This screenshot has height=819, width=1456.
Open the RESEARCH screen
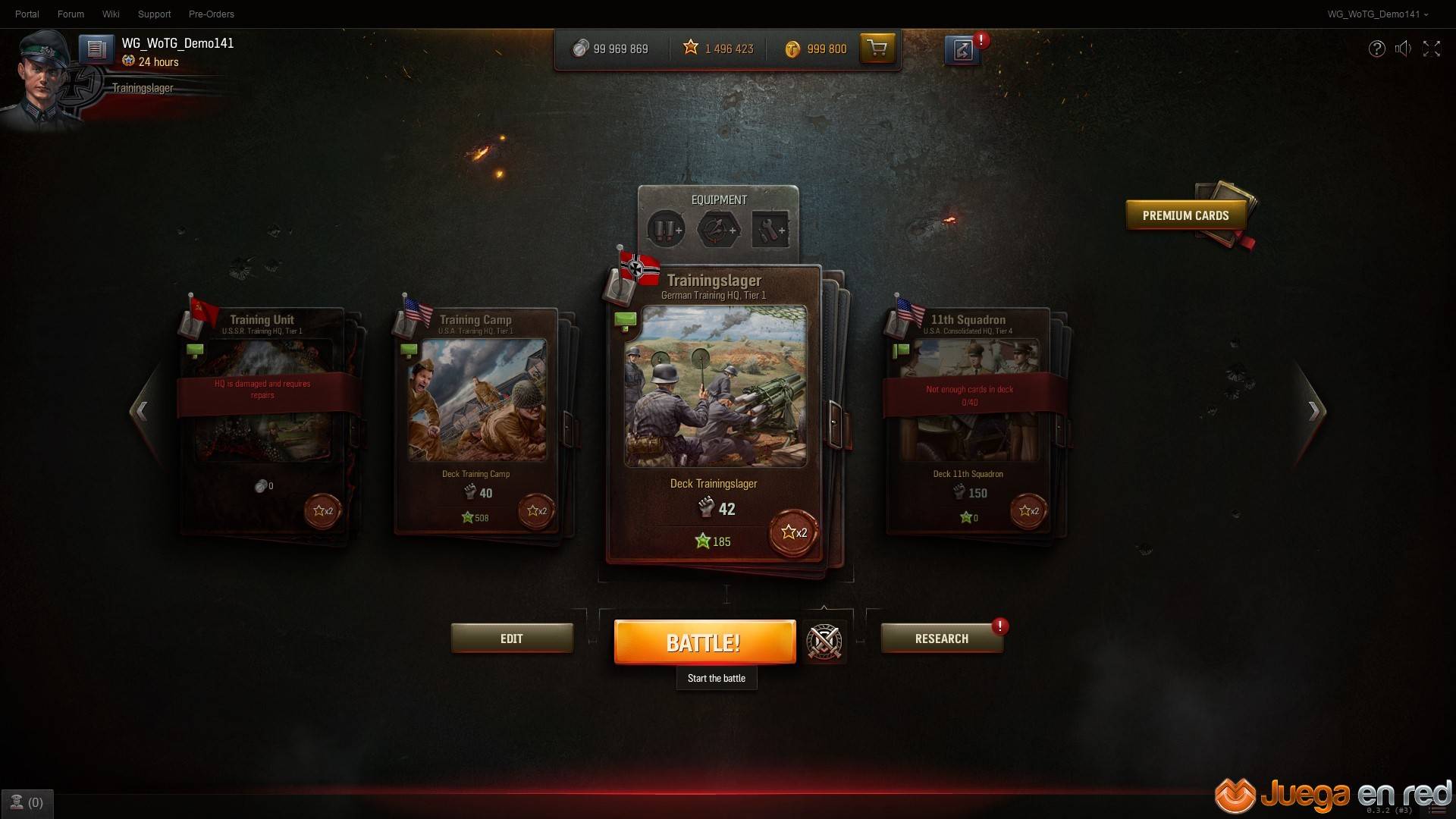[x=941, y=639]
